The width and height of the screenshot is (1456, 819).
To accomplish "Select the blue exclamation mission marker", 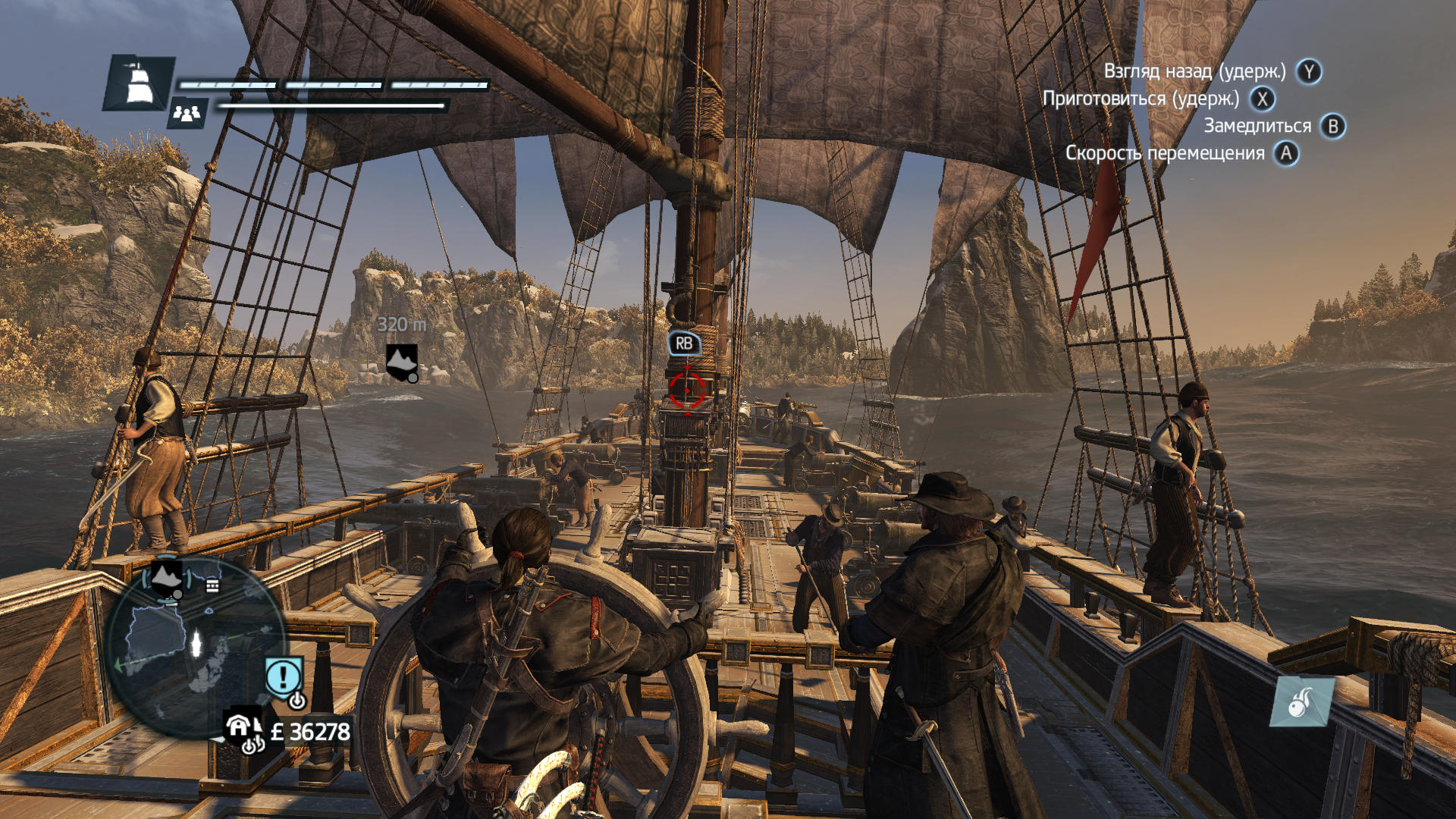I will coord(284,676).
